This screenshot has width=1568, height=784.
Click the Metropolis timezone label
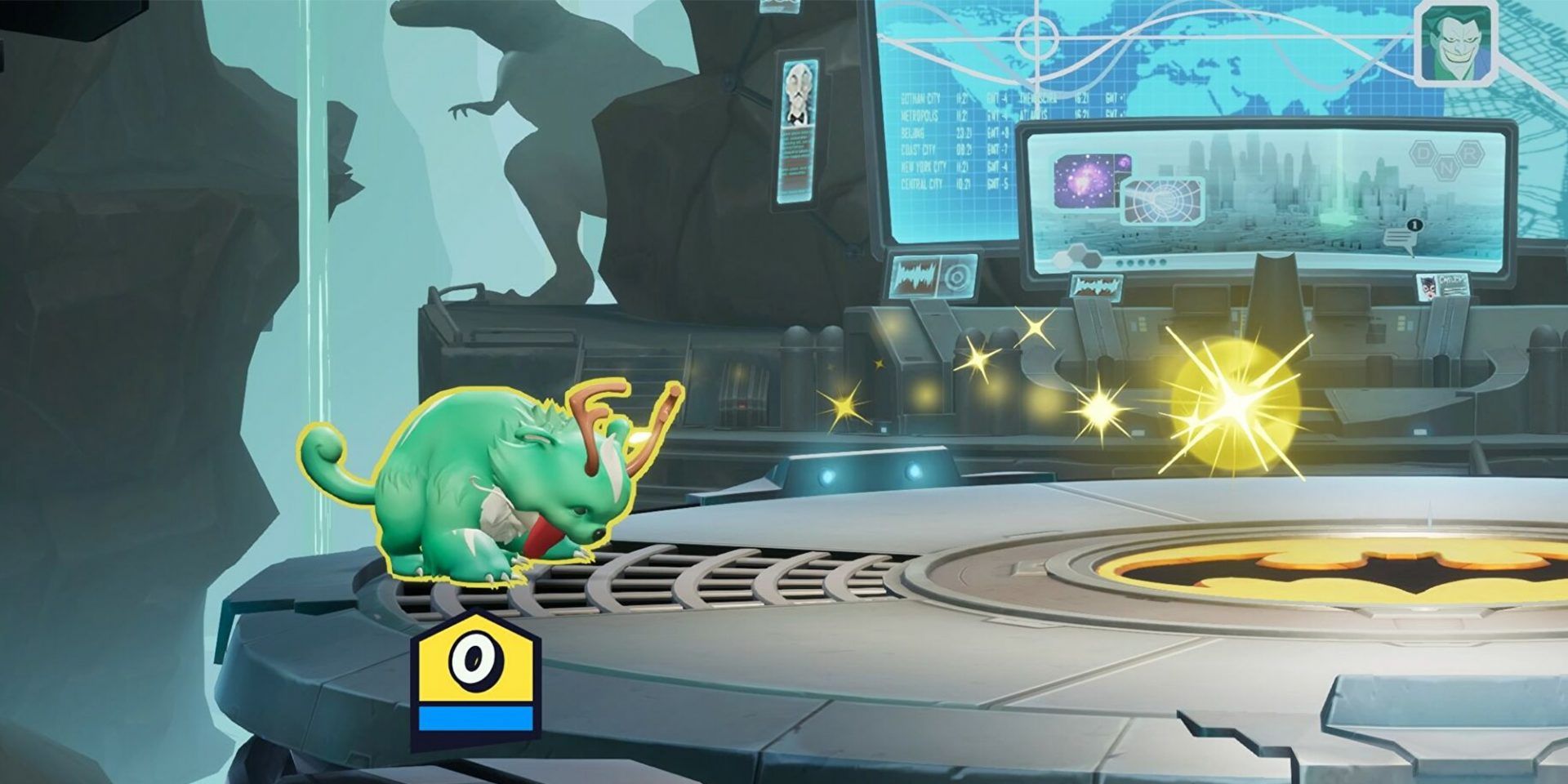click(920, 114)
